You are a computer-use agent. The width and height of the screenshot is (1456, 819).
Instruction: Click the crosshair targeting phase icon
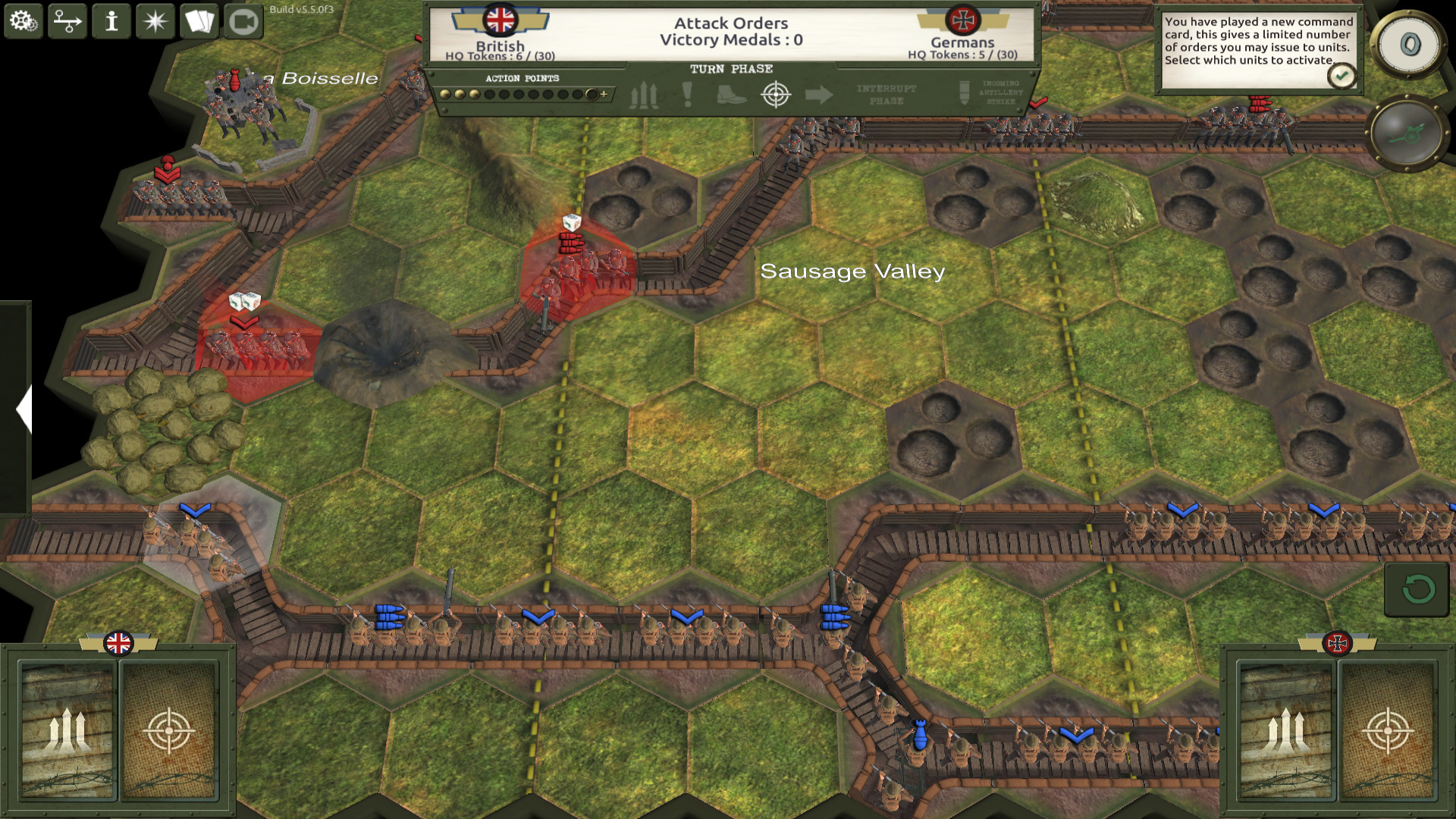click(x=773, y=95)
